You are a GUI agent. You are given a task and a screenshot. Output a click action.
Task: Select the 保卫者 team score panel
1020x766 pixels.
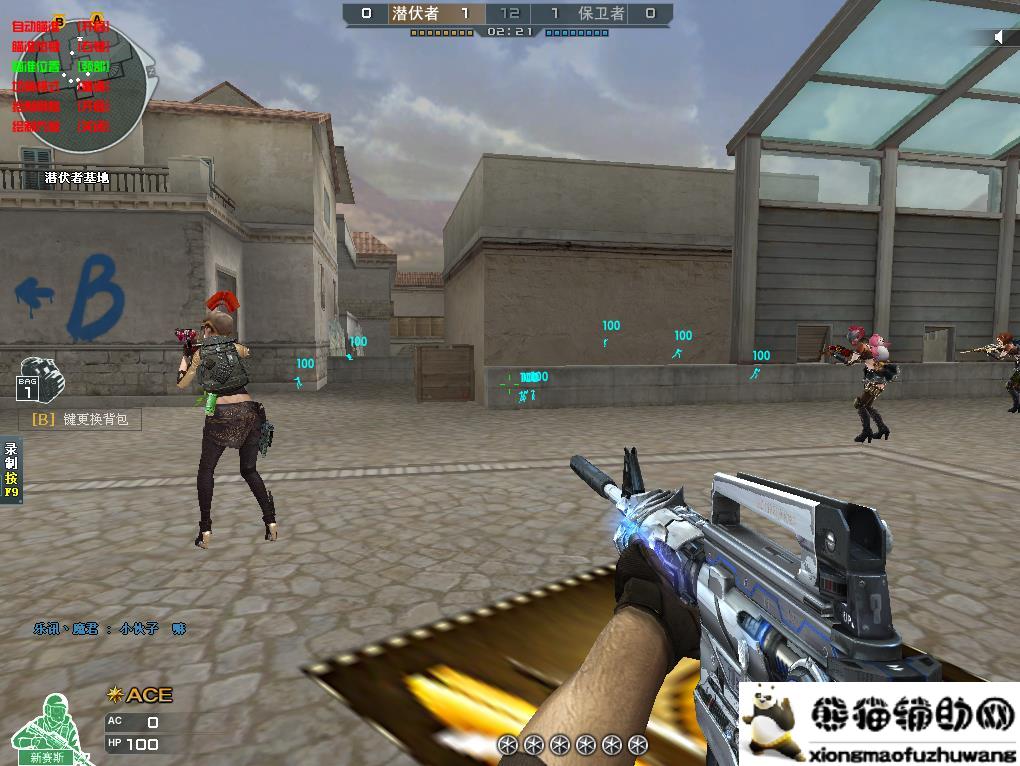point(602,14)
